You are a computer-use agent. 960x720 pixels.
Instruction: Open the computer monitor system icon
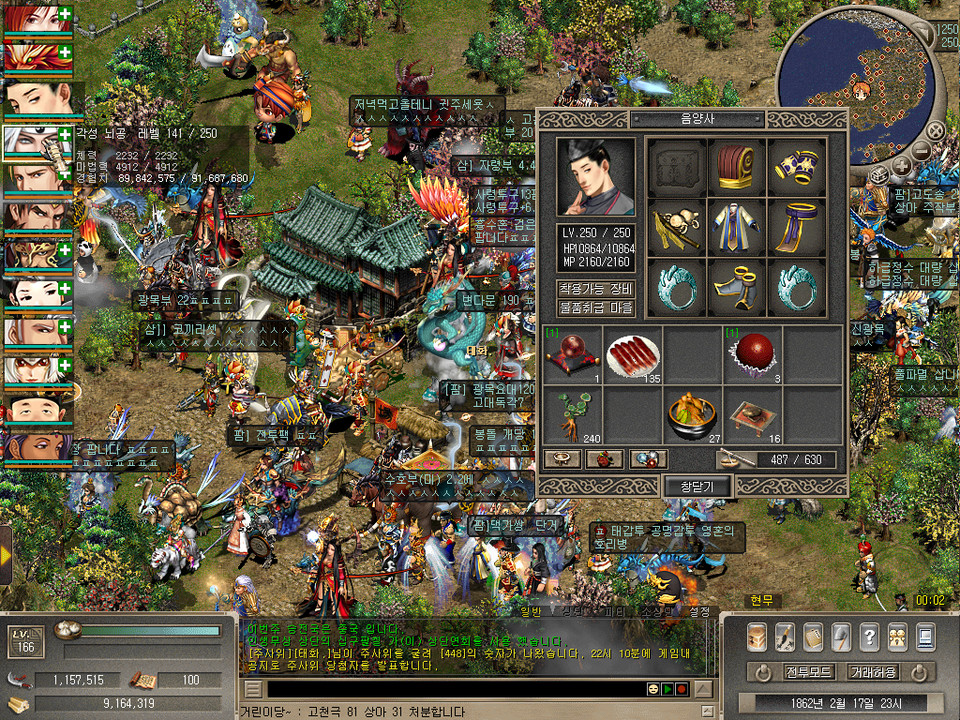click(925, 636)
